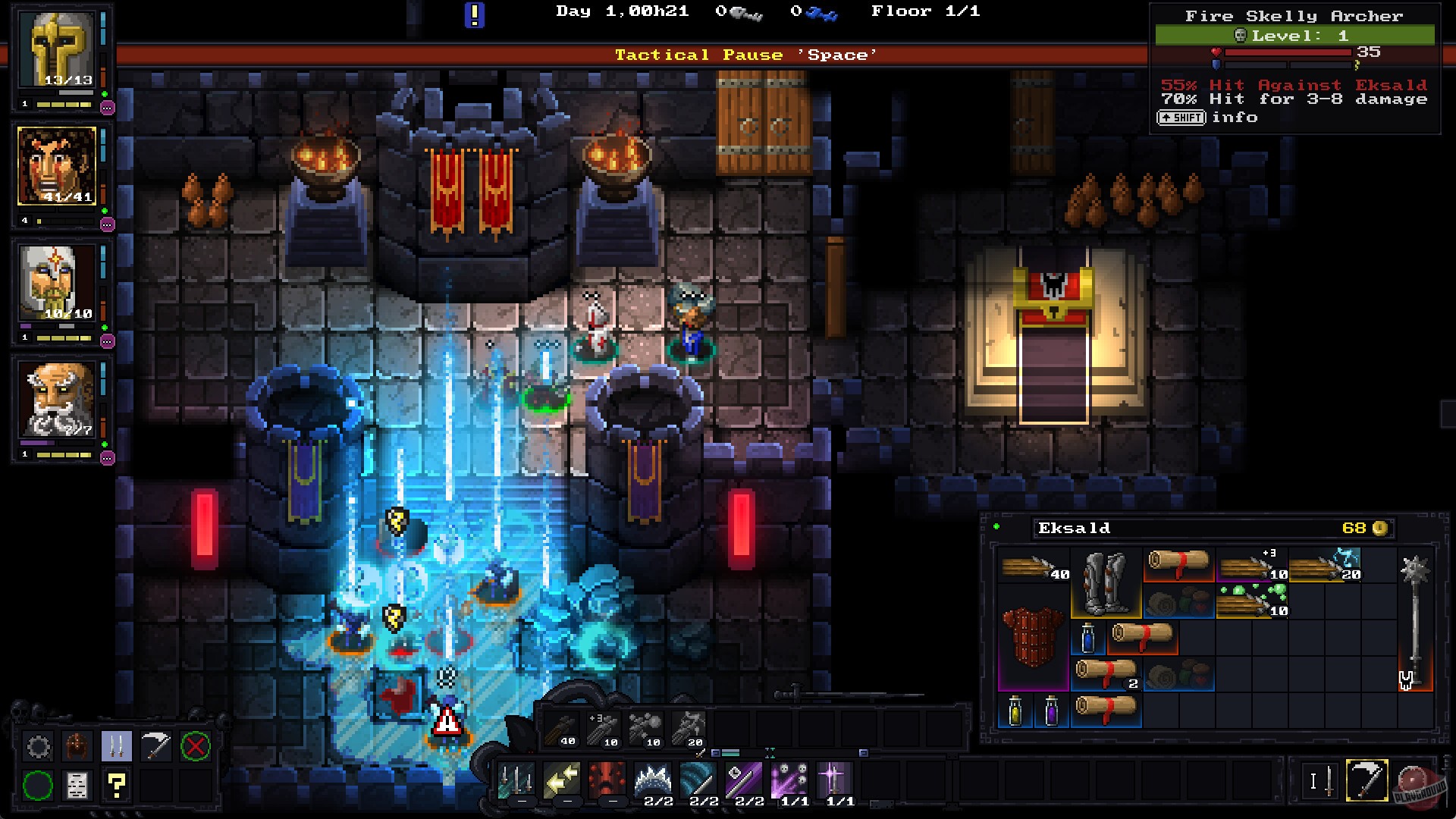The width and height of the screenshot is (1456, 819).
Task: Select the yellow retreat arrows ability
Action: tap(560, 780)
